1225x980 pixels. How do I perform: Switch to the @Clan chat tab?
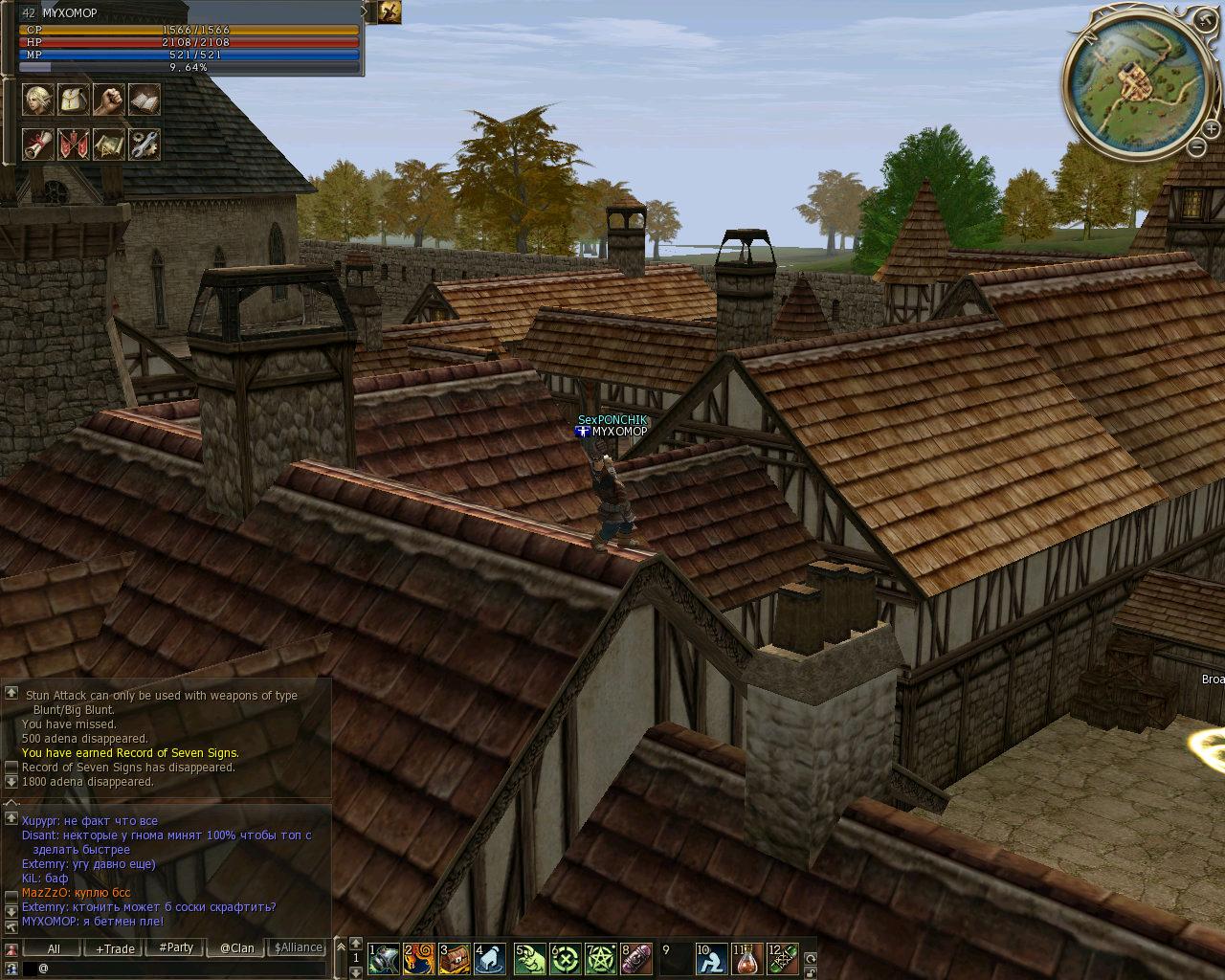(236, 948)
